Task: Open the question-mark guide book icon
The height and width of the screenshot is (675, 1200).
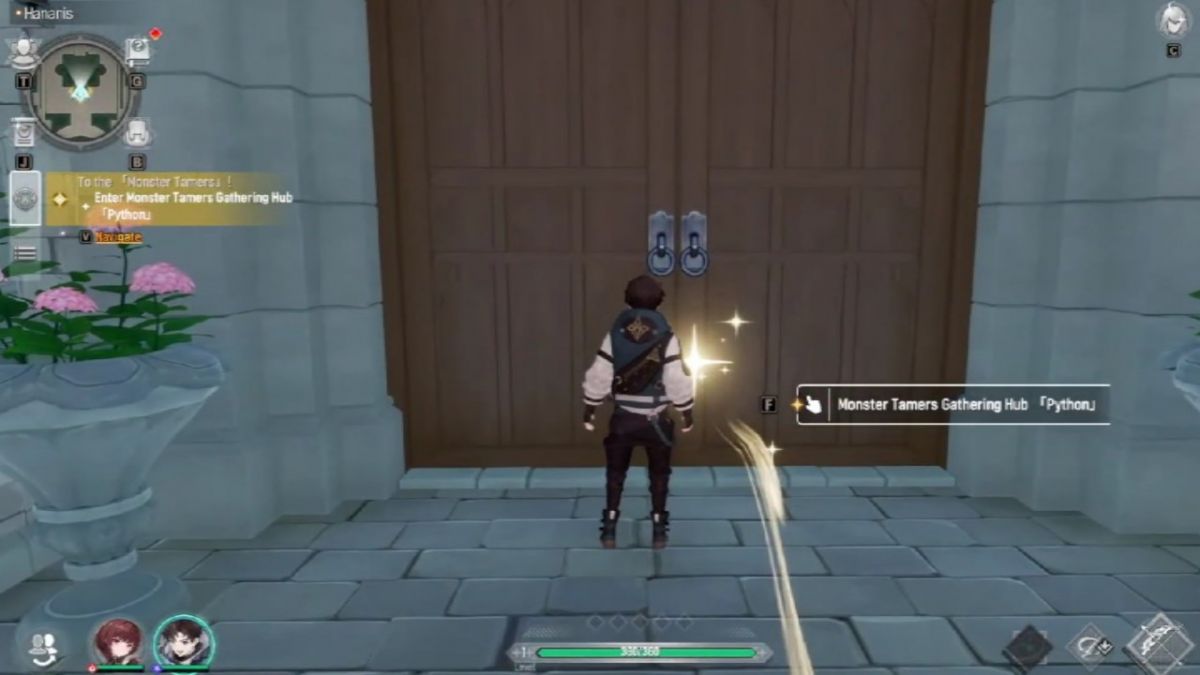Action: 137,50
